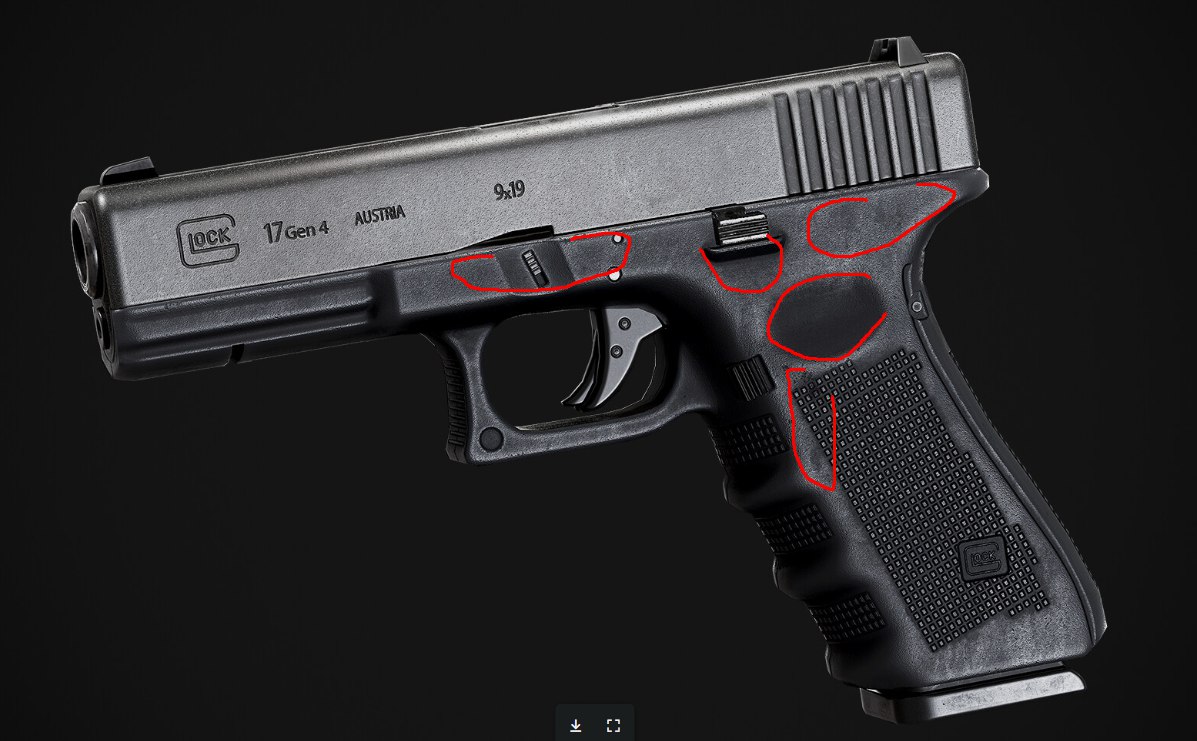This screenshot has width=1197, height=741.
Task: Download the image with the download icon
Action: (x=576, y=725)
